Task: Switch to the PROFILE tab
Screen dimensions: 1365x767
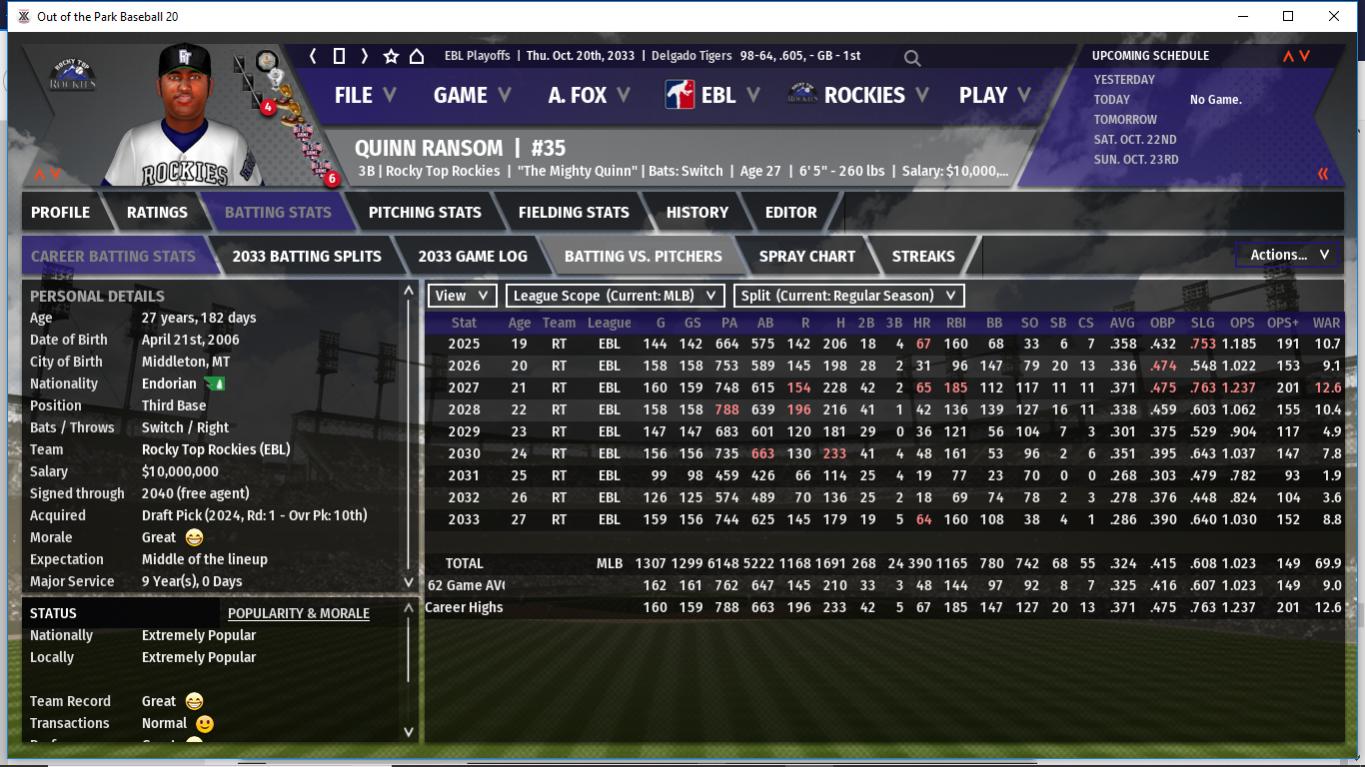Action: (60, 212)
